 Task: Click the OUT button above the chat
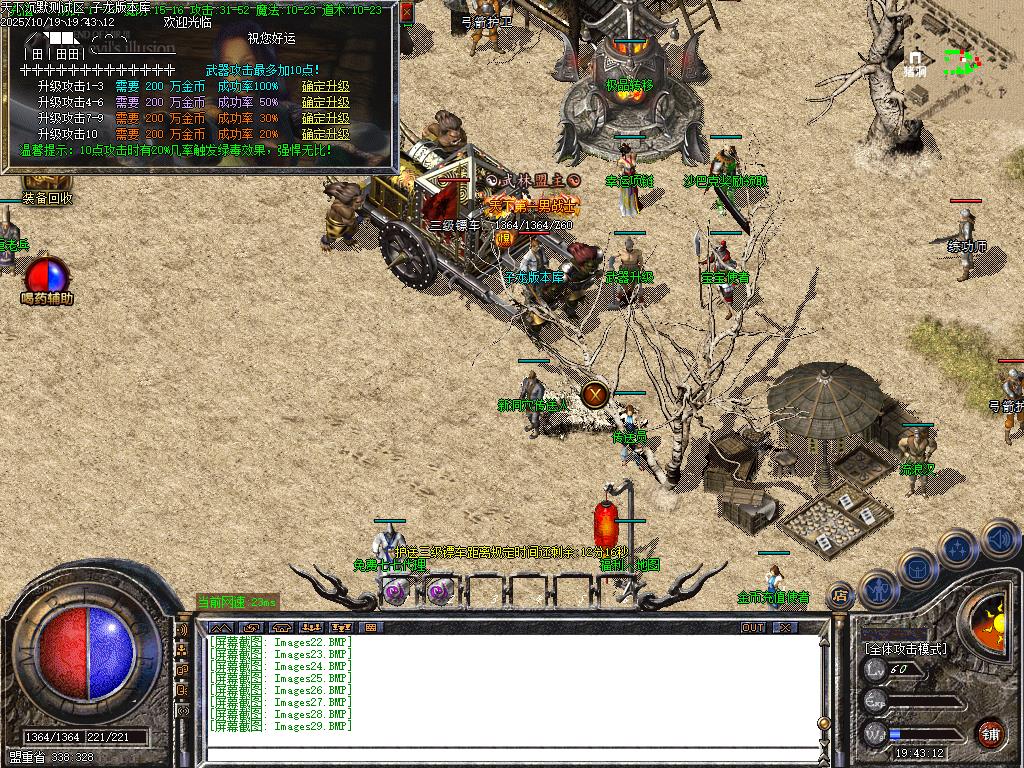[753, 627]
